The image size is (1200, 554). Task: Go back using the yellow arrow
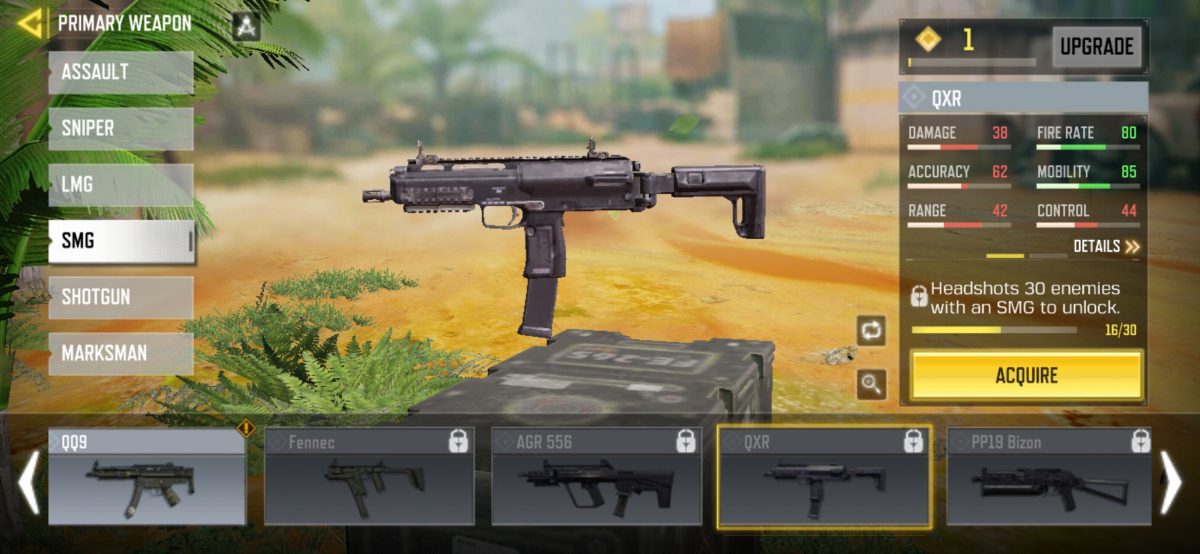click(30, 23)
